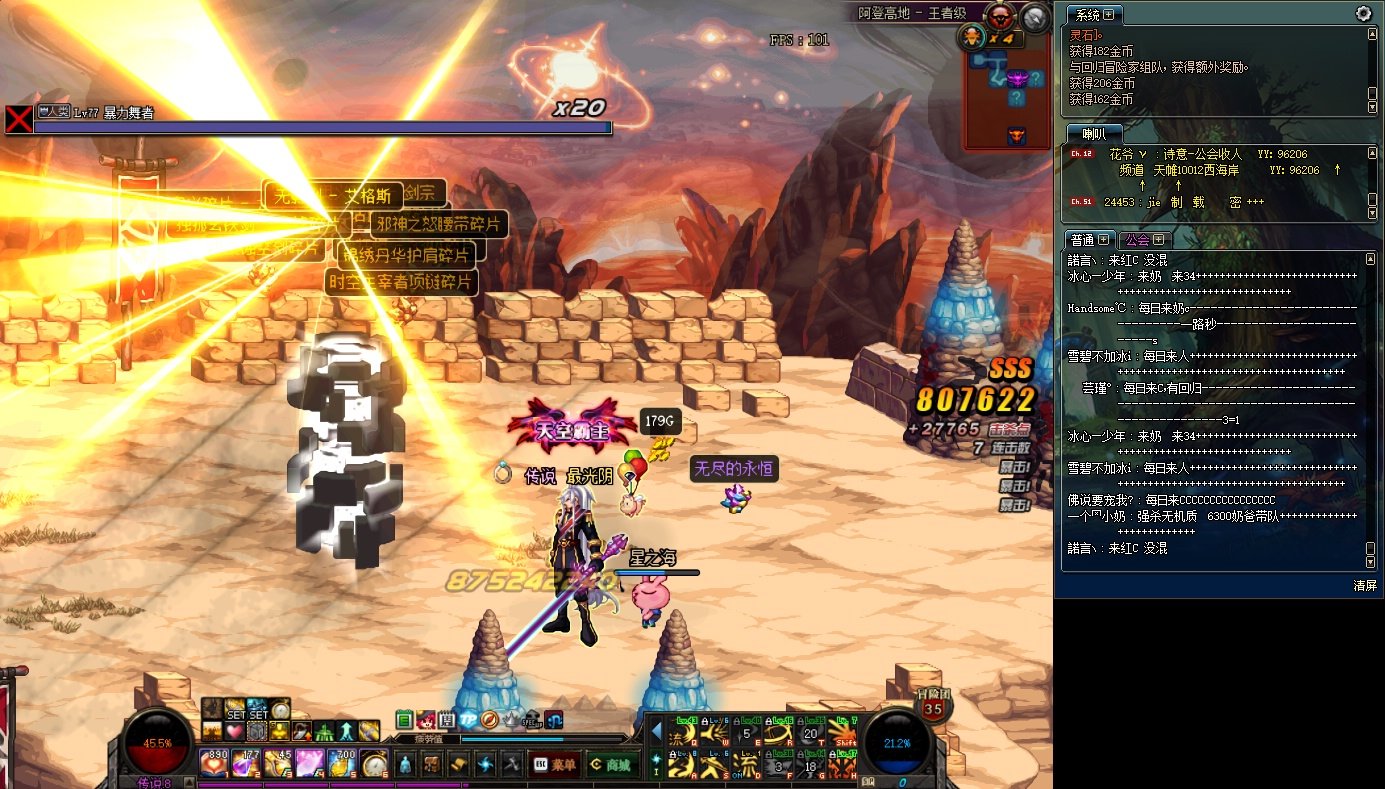This screenshot has width=1385, height=789.
Task: Use the heart potion in quick slot 1
Action: pos(215,763)
